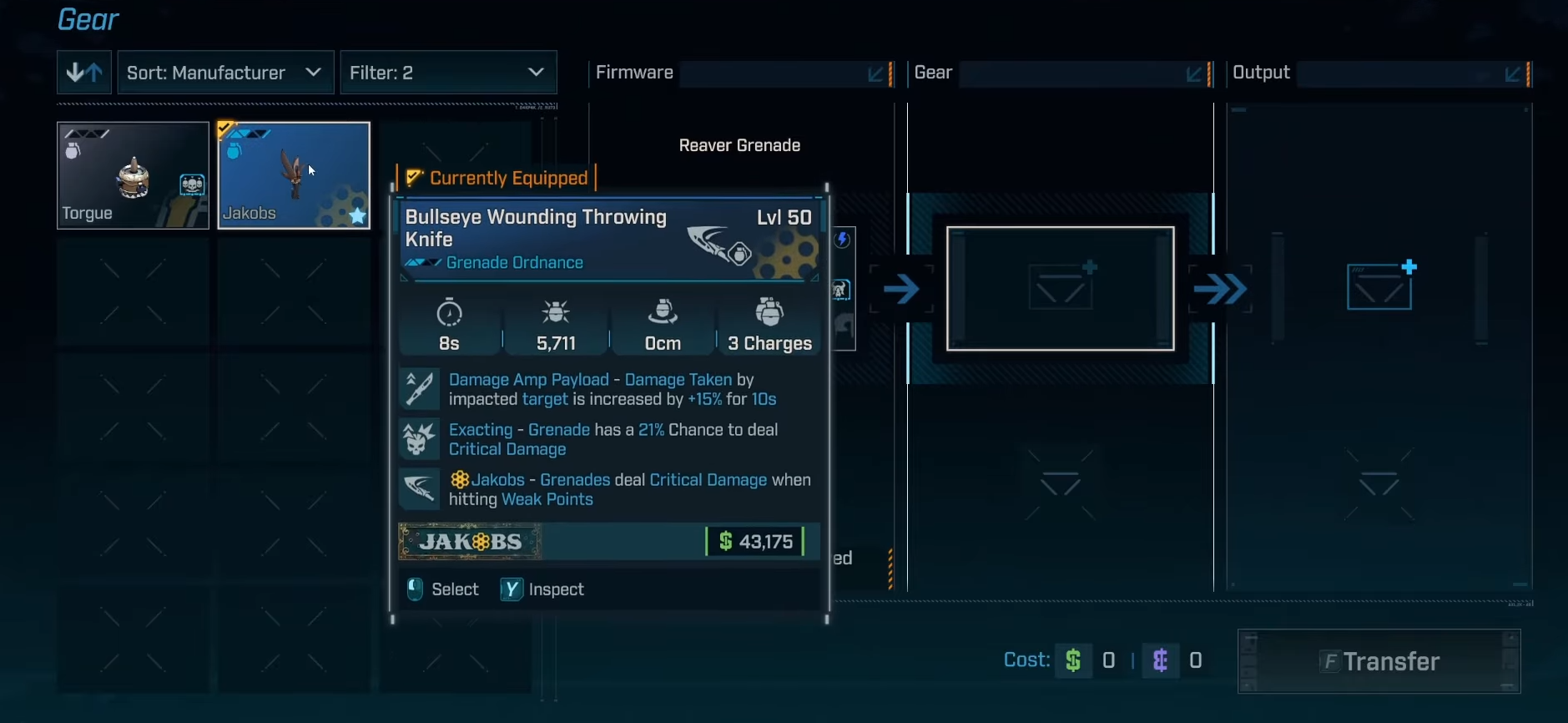Collapse the Gear panel header
Screen dimensions: 1568x723
(1194, 73)
